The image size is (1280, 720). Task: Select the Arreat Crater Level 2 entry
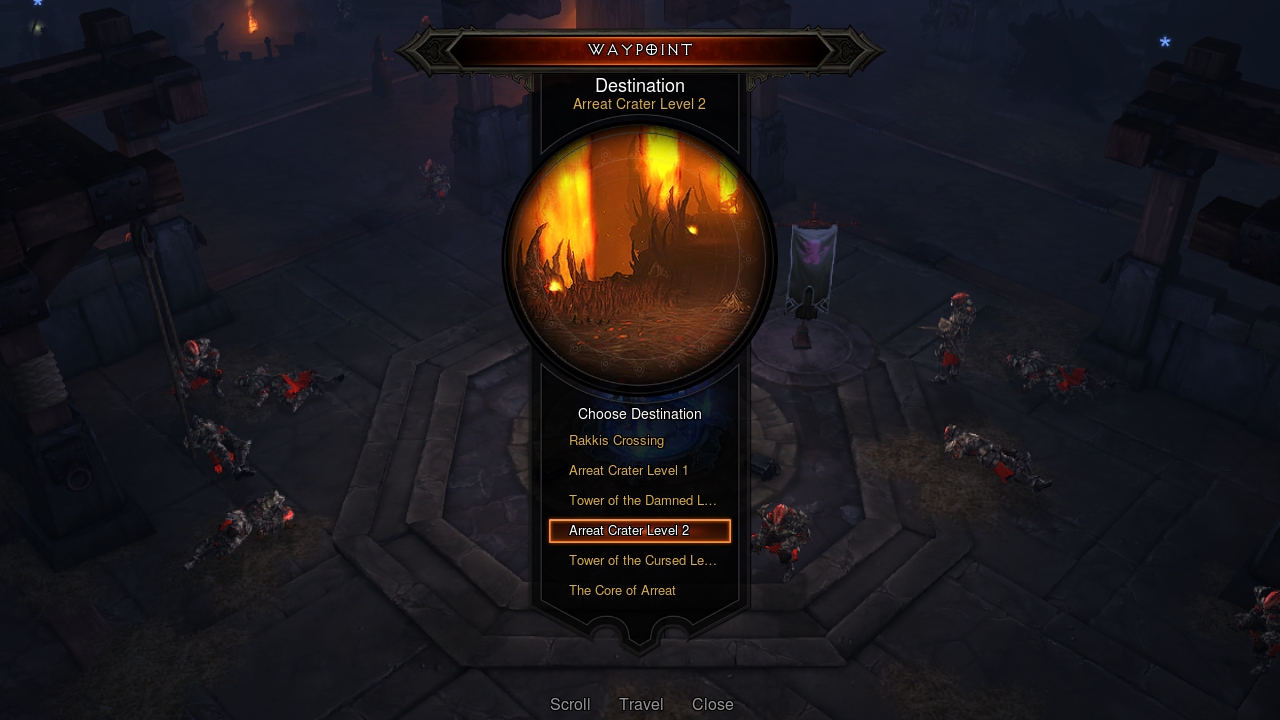coord(639,530)
